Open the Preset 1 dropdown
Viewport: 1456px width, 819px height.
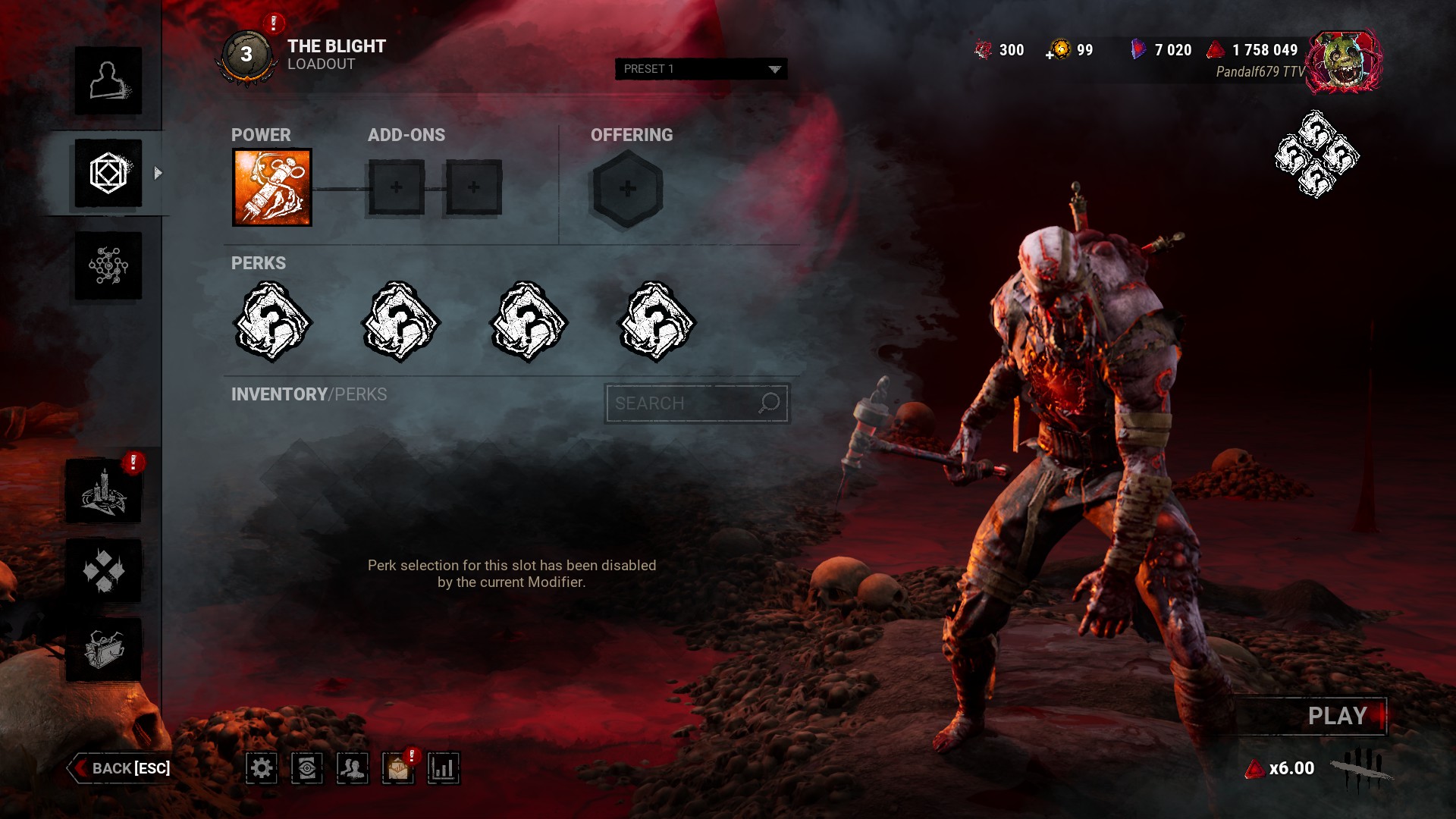tap(700, 69)
